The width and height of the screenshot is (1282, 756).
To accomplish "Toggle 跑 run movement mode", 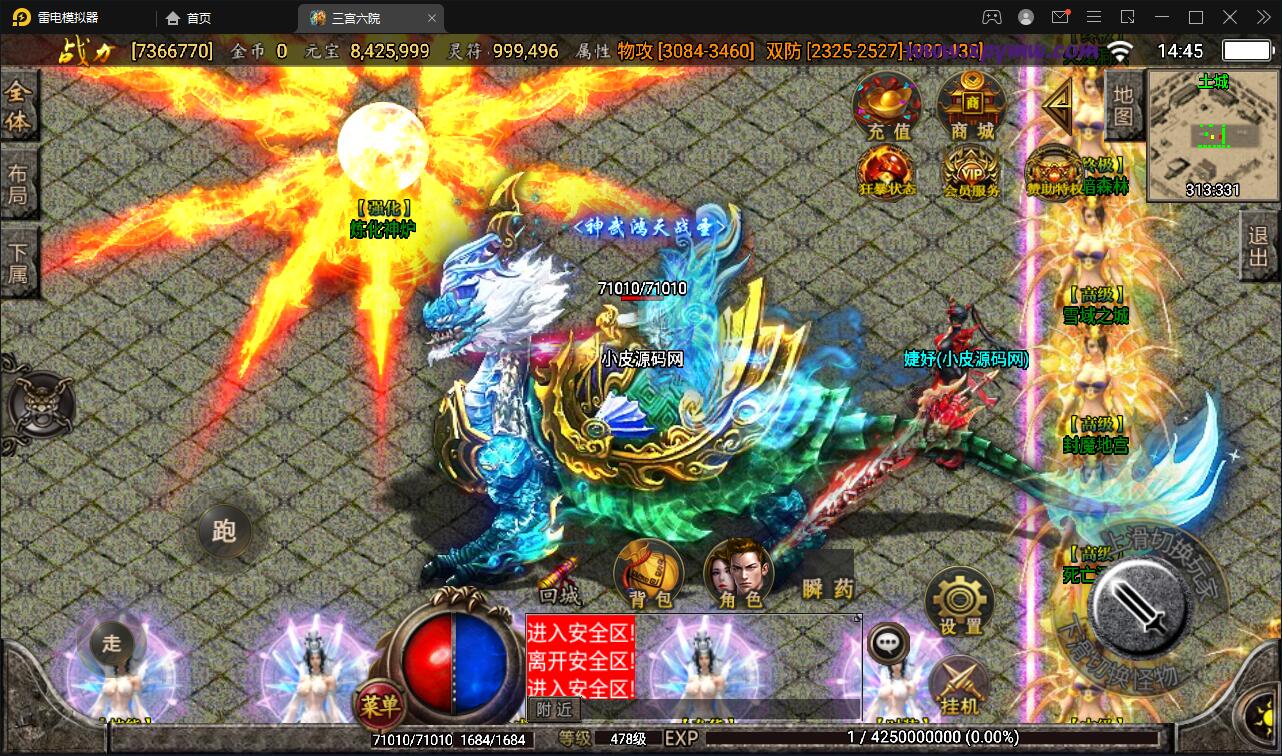I will click(x=224, y=532).
